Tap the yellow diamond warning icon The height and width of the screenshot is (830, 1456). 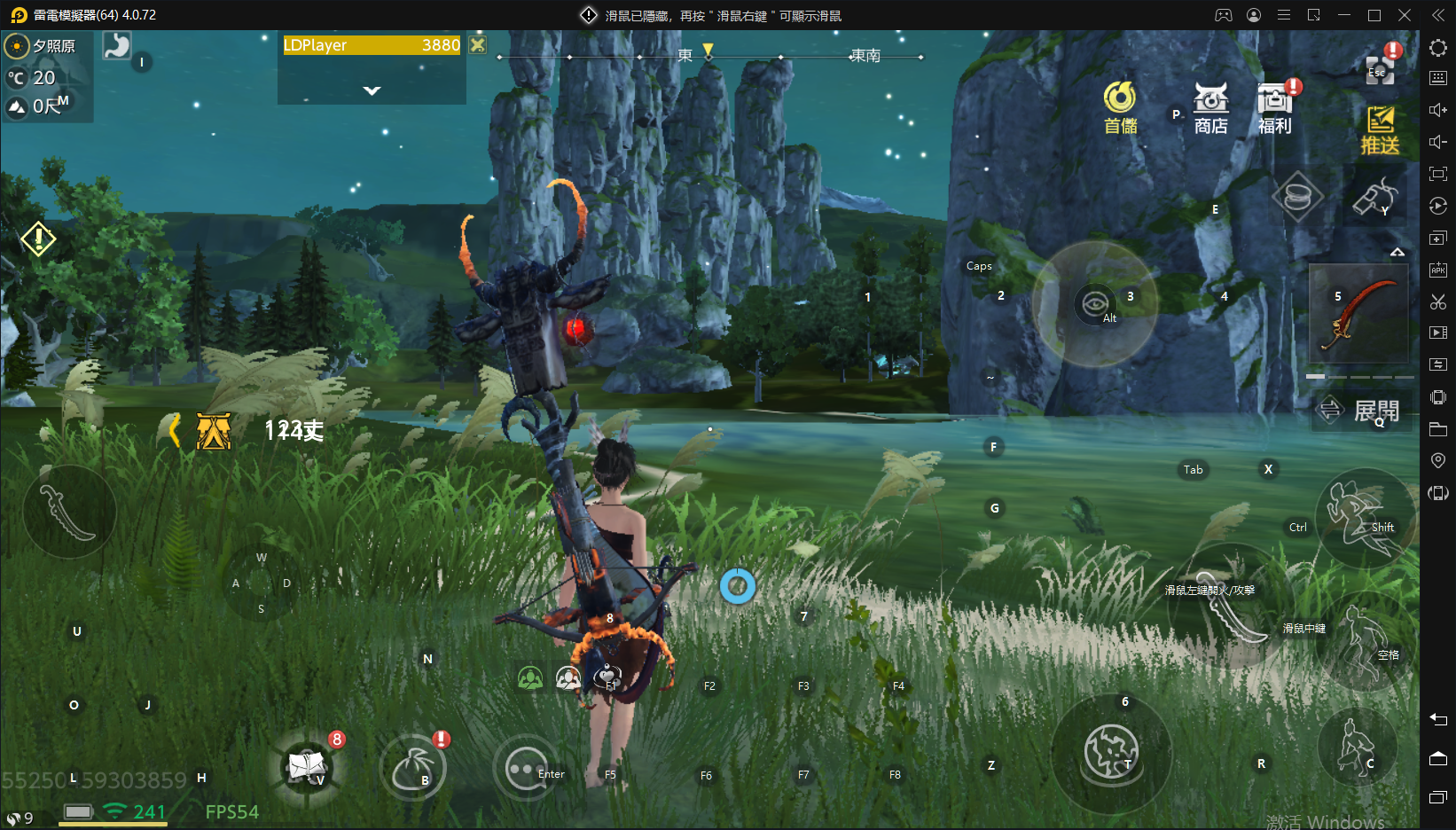point(38,239)
